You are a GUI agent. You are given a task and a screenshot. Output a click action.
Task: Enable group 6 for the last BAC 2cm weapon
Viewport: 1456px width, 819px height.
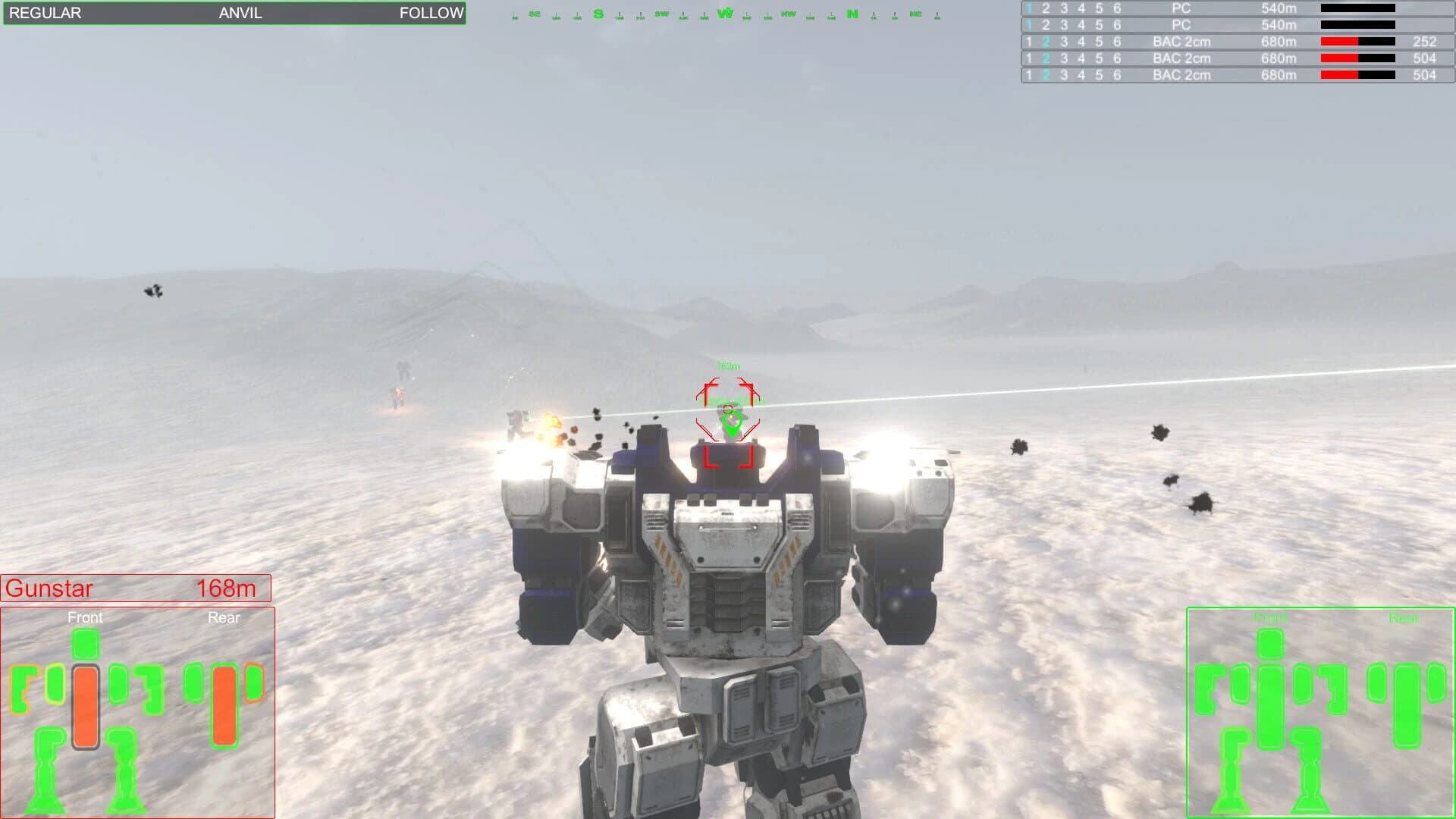pos(1116,75)
